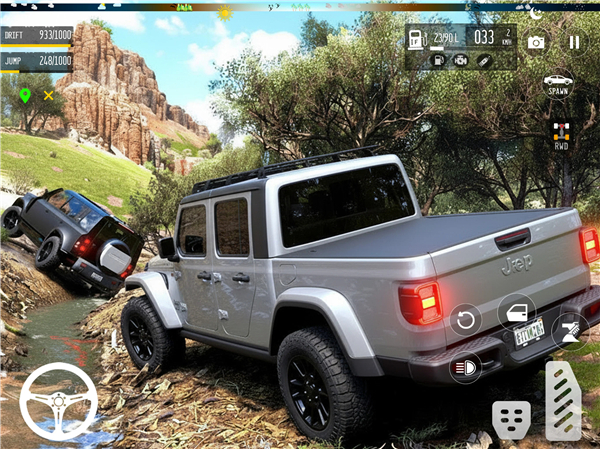Toggle the RWD drivetrain mode
600x449 pixels.
click(x=561, y=135)
